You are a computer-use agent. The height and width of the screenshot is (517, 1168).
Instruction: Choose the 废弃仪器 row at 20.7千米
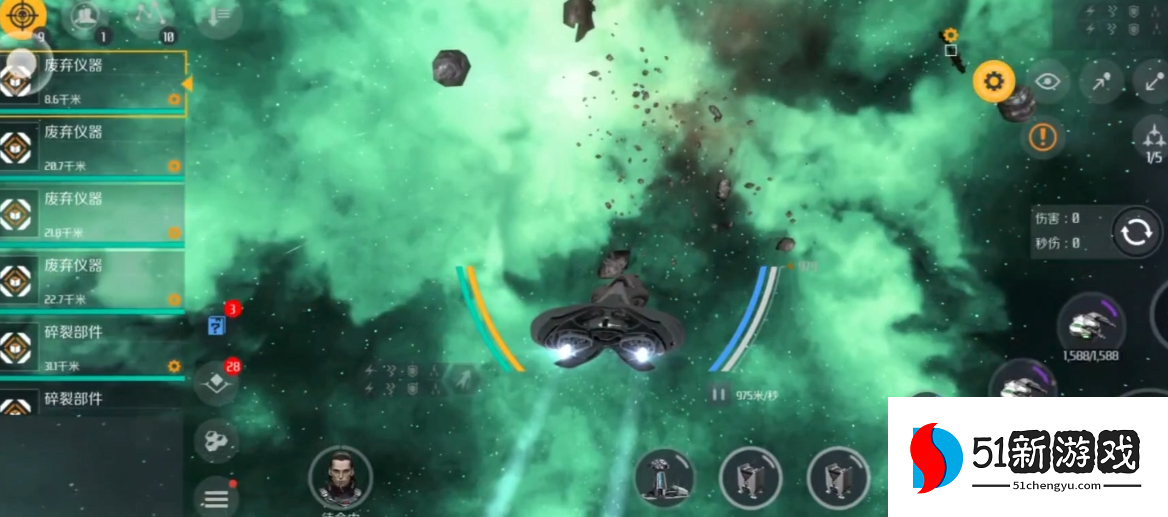[x=92, y=148]
